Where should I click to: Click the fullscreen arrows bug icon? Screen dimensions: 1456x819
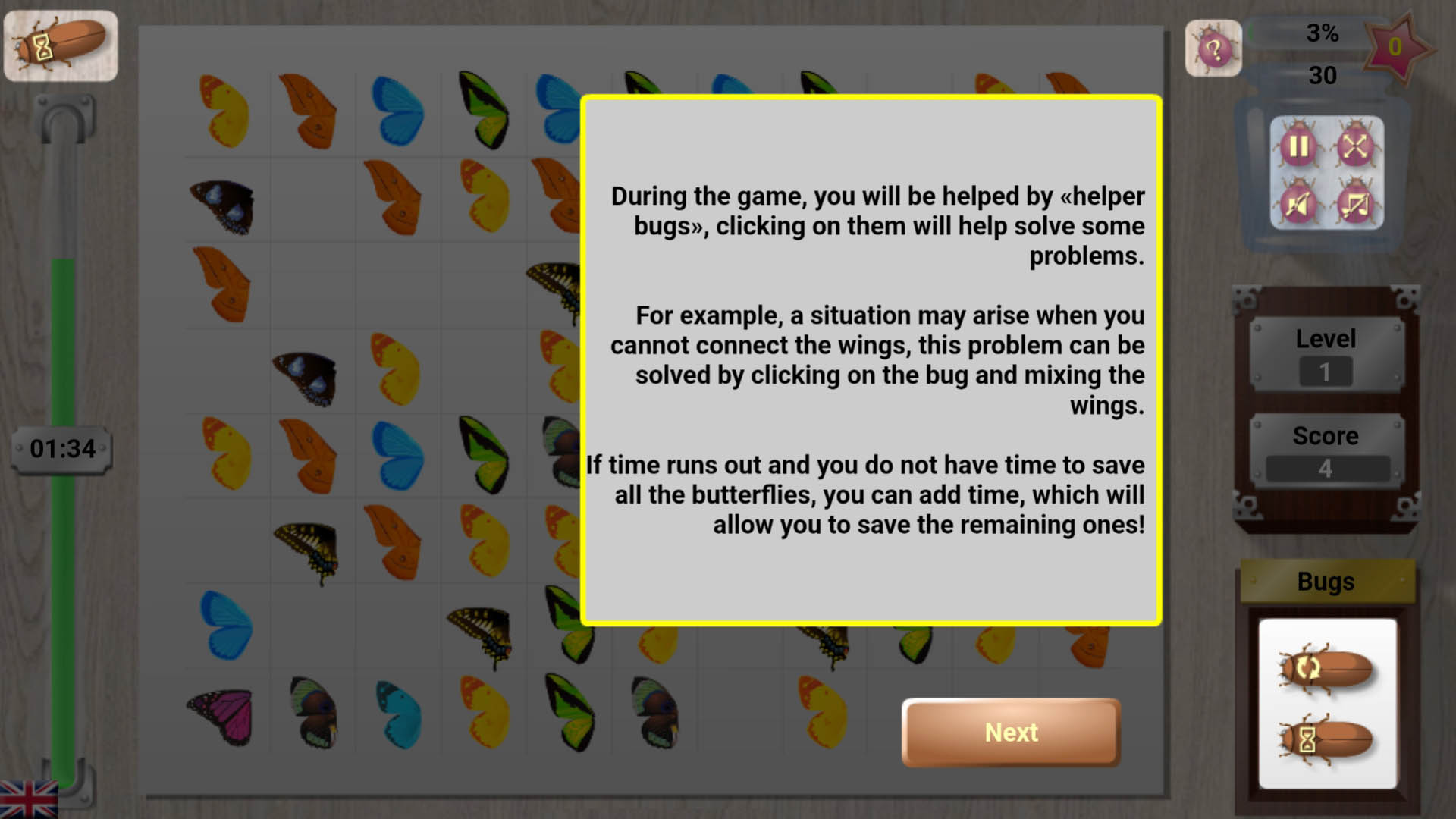[x=1354, y=144]
